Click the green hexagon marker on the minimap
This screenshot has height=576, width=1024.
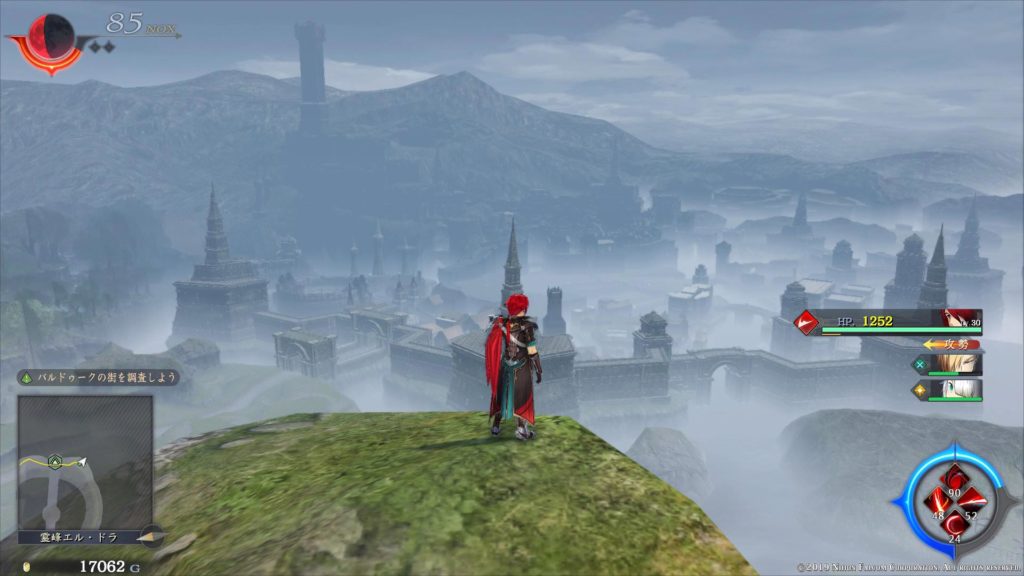[58, 462]
